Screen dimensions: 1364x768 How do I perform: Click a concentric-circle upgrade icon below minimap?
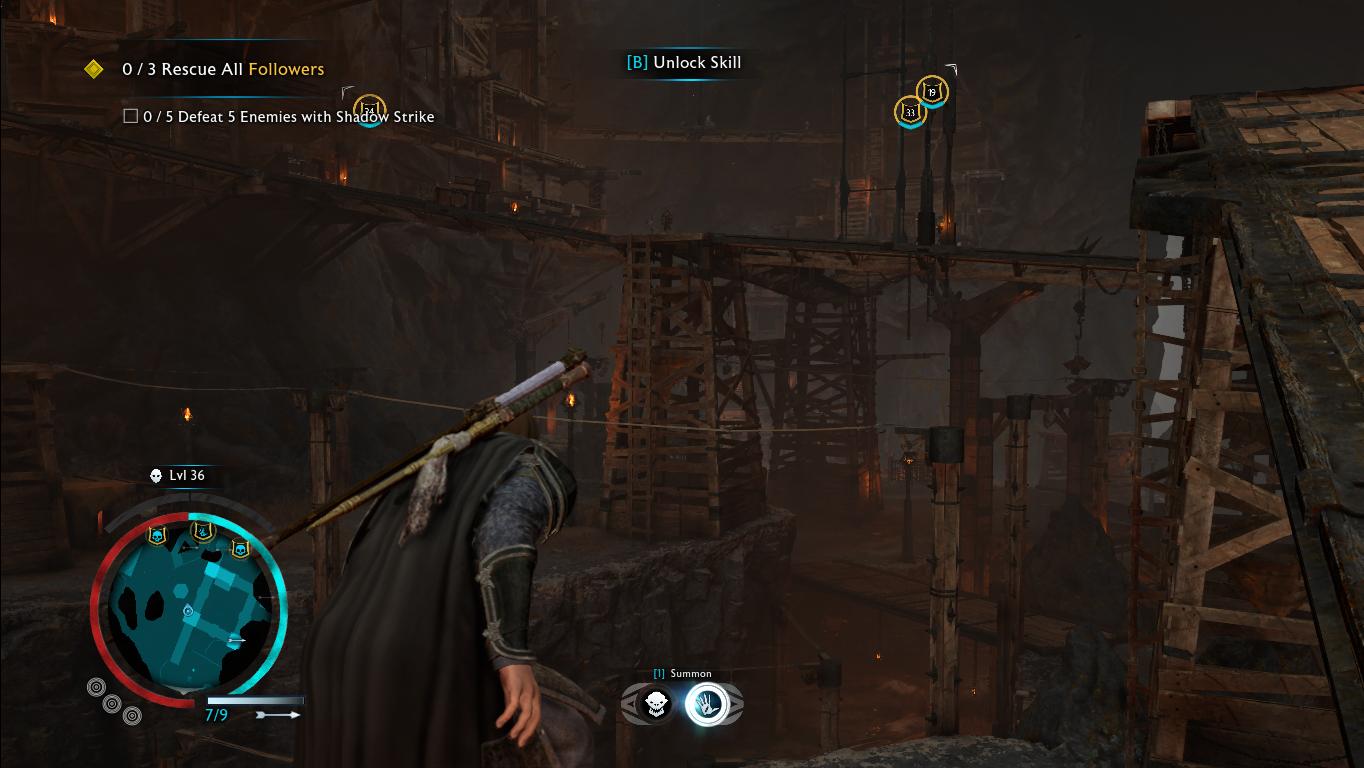96,686
